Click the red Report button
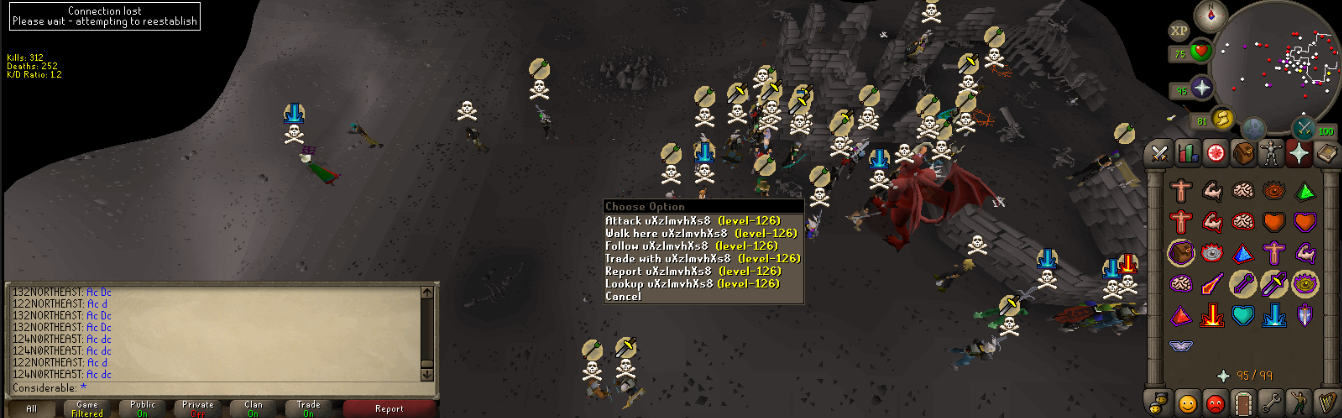Screen dimensions: 1342x418 click(x=389, y=408)
